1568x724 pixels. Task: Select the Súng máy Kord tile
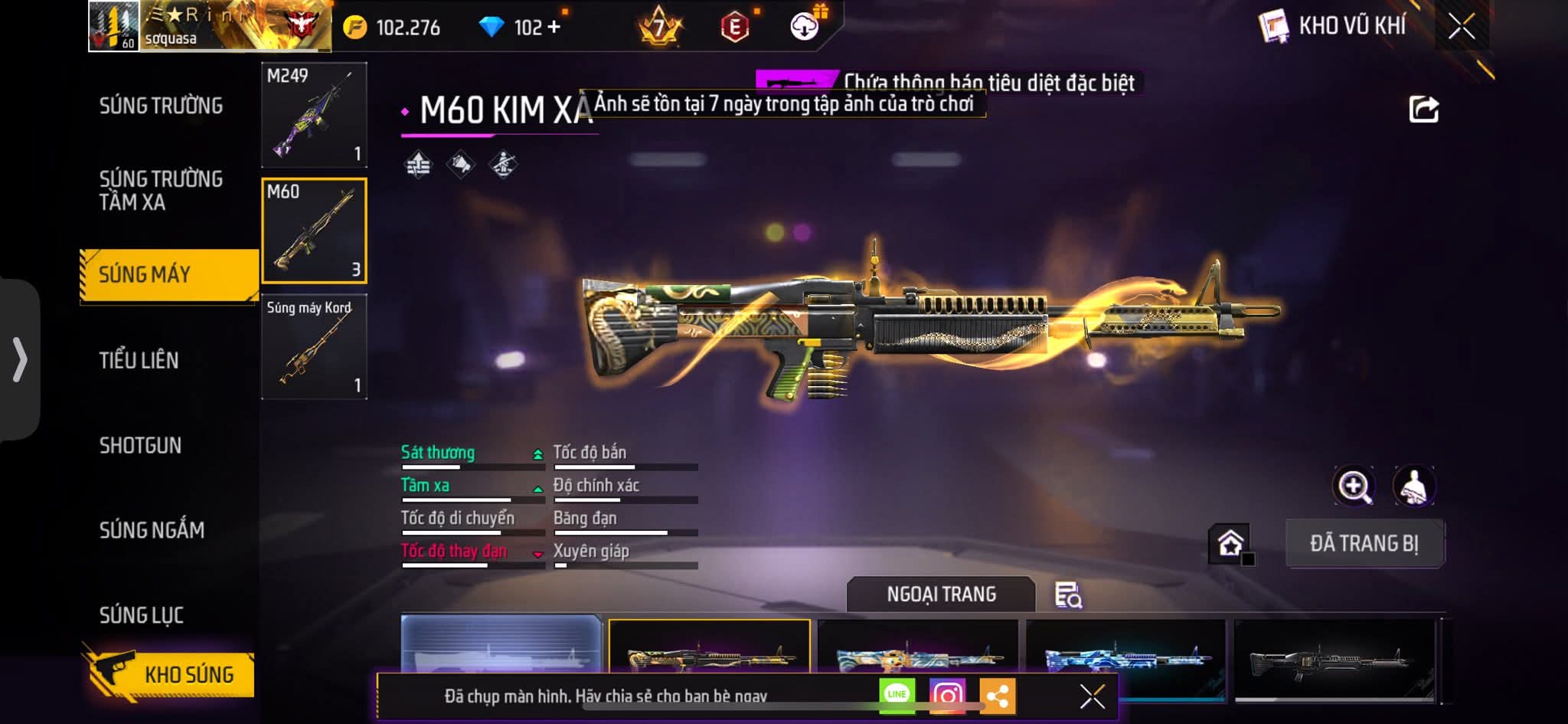click(314, 347)
